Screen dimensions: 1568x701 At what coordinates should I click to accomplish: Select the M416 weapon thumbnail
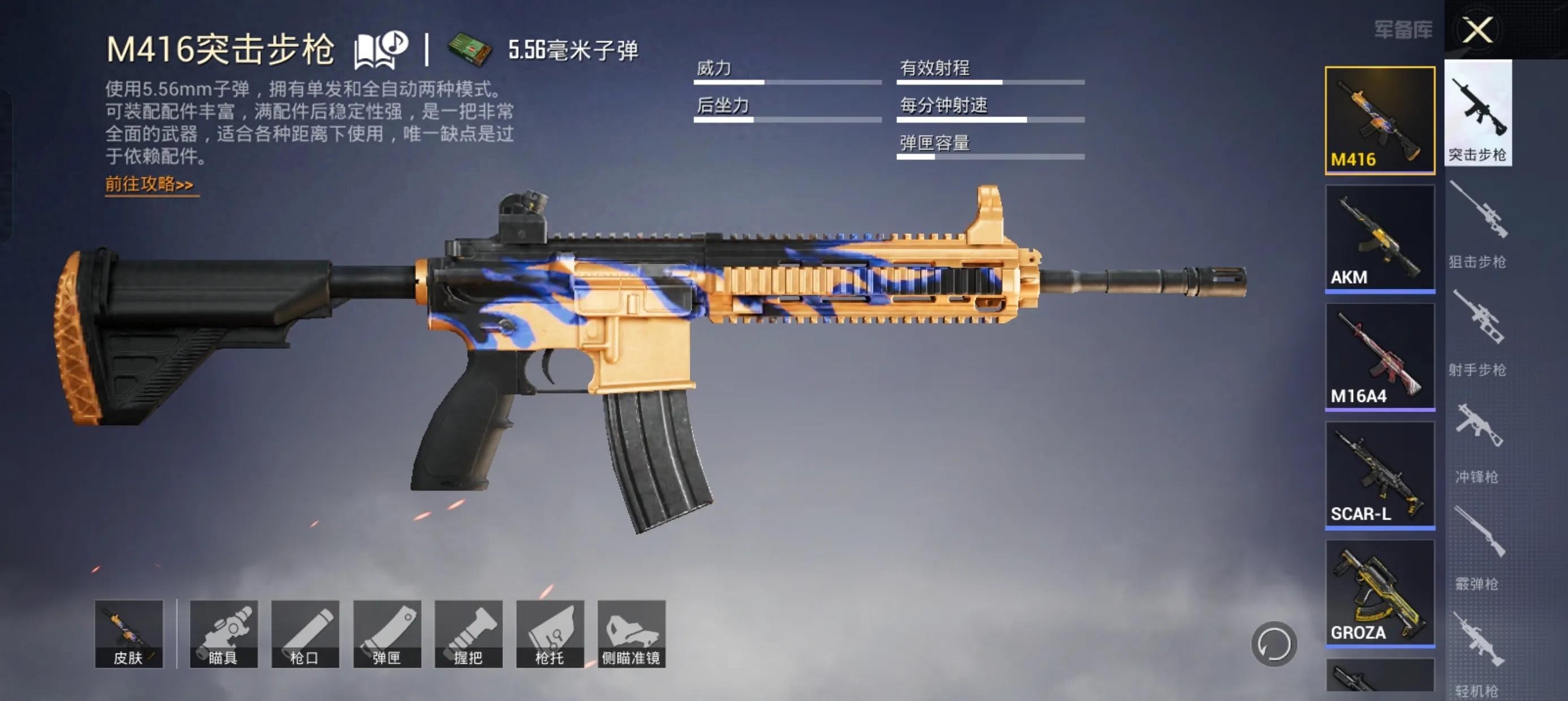(1379, 120)
